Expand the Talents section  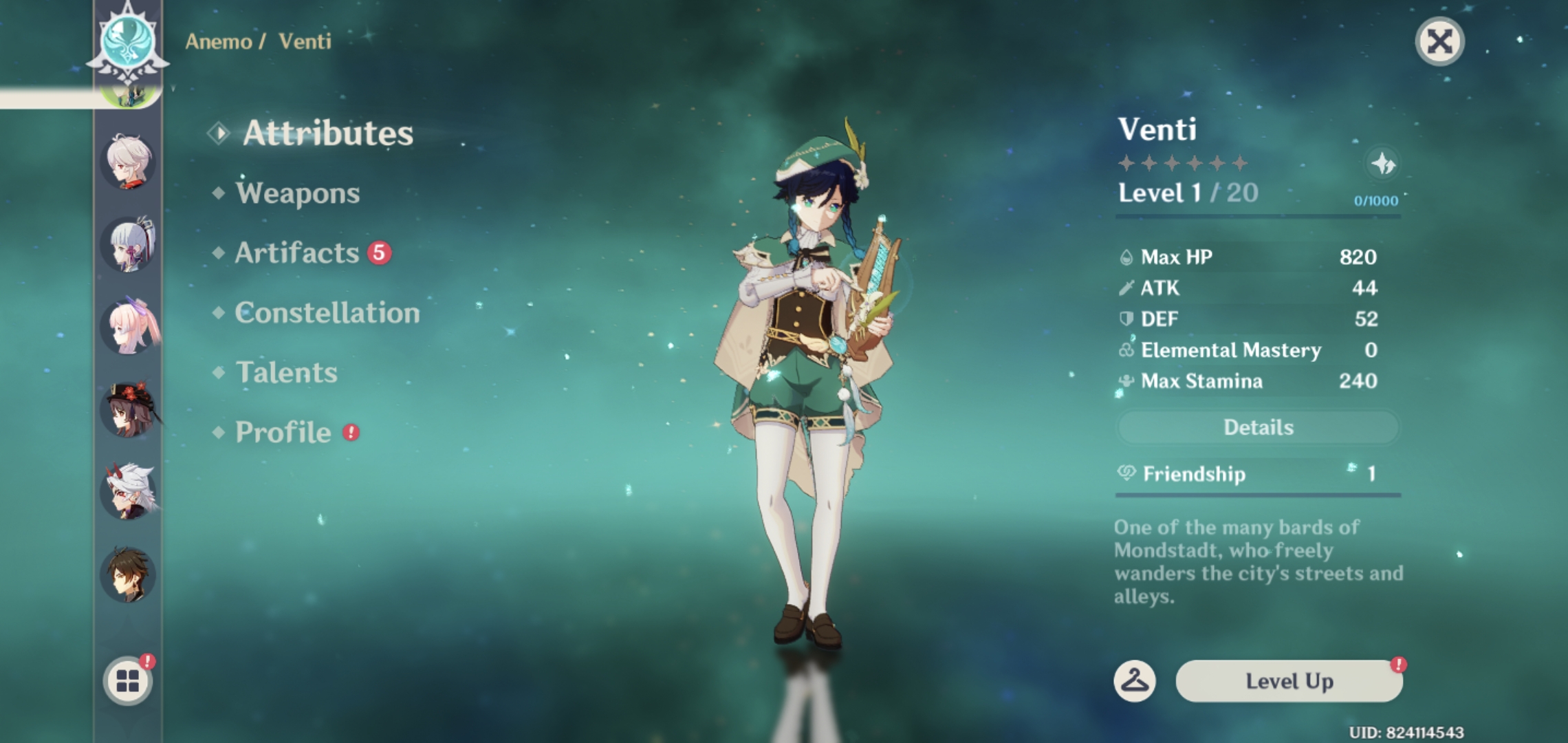(x=285, y=373)
